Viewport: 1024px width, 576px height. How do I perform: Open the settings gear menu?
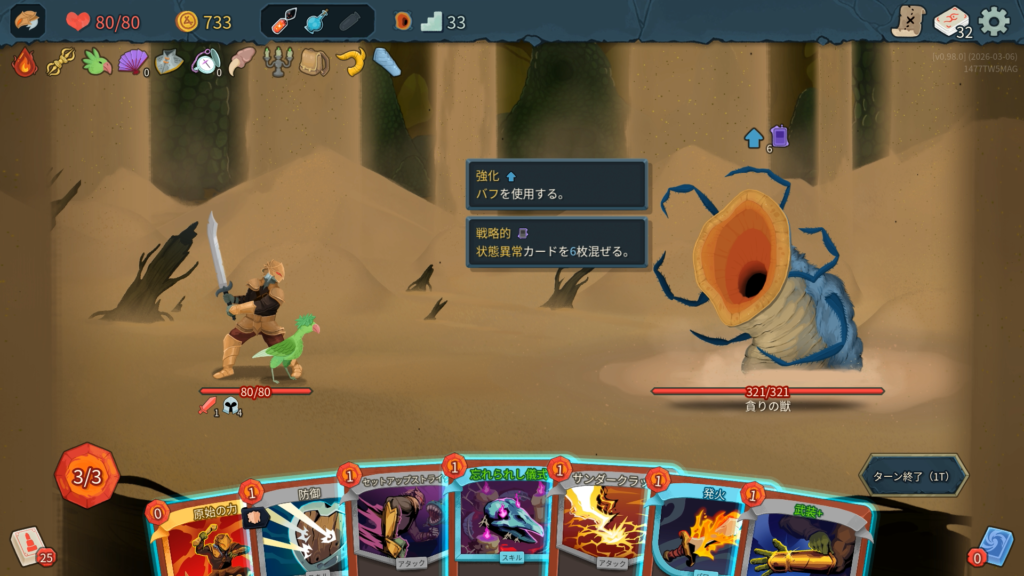point(993,21)
